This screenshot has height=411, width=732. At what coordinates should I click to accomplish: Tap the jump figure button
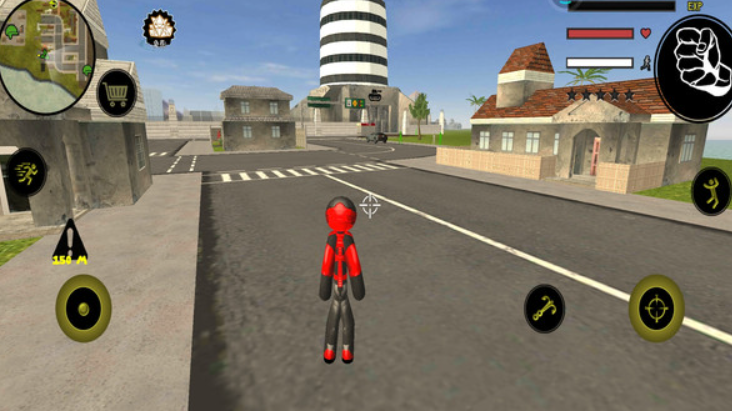[711, 190]
